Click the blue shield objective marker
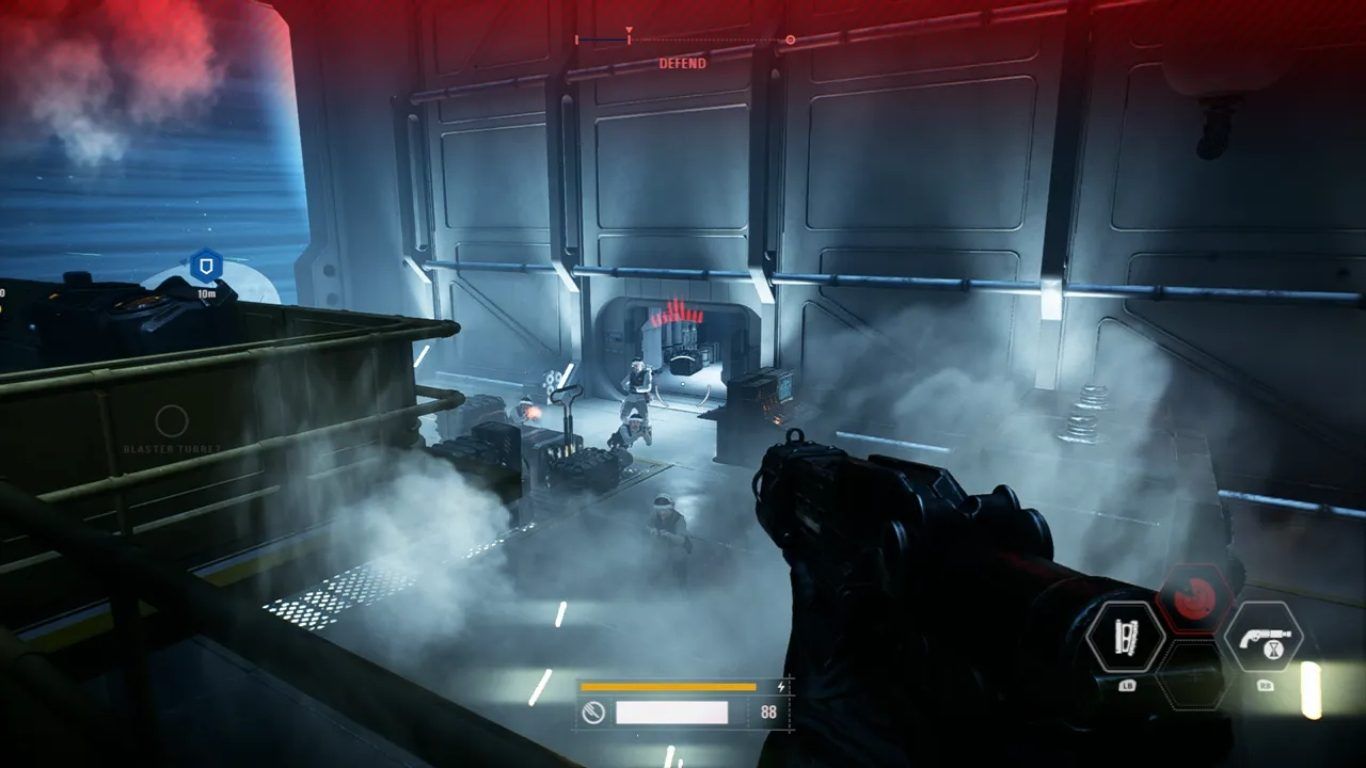 coord(206,266)
